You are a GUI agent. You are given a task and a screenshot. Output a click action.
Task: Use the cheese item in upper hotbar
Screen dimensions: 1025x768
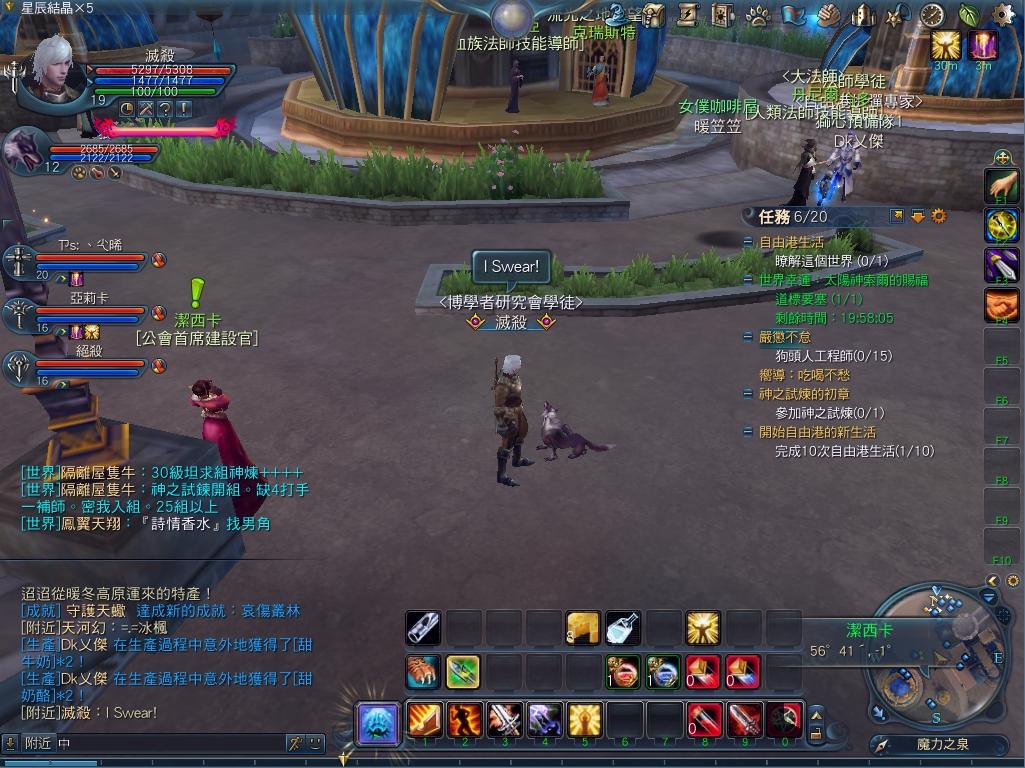coord(583,627)
